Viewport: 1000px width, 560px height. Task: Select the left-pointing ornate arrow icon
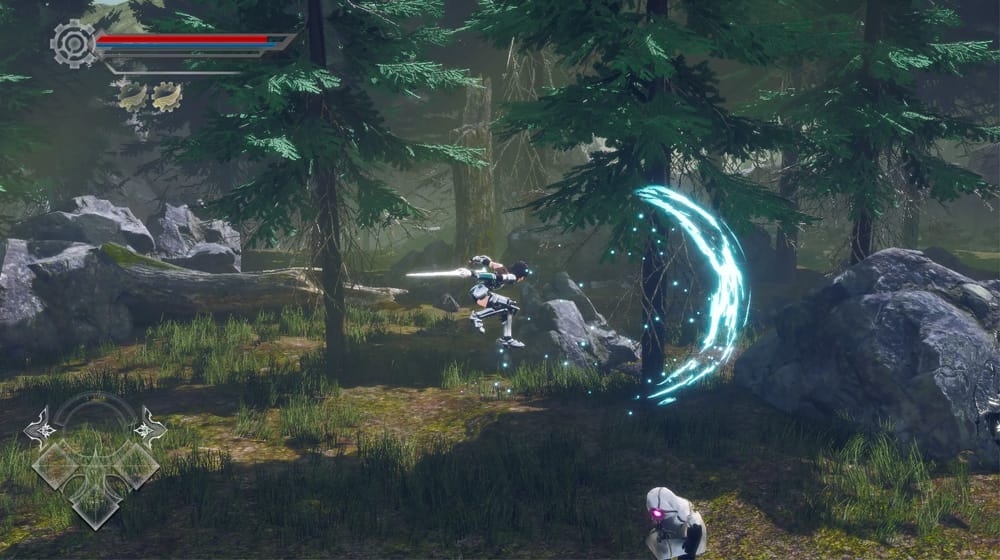click(40, 427)
